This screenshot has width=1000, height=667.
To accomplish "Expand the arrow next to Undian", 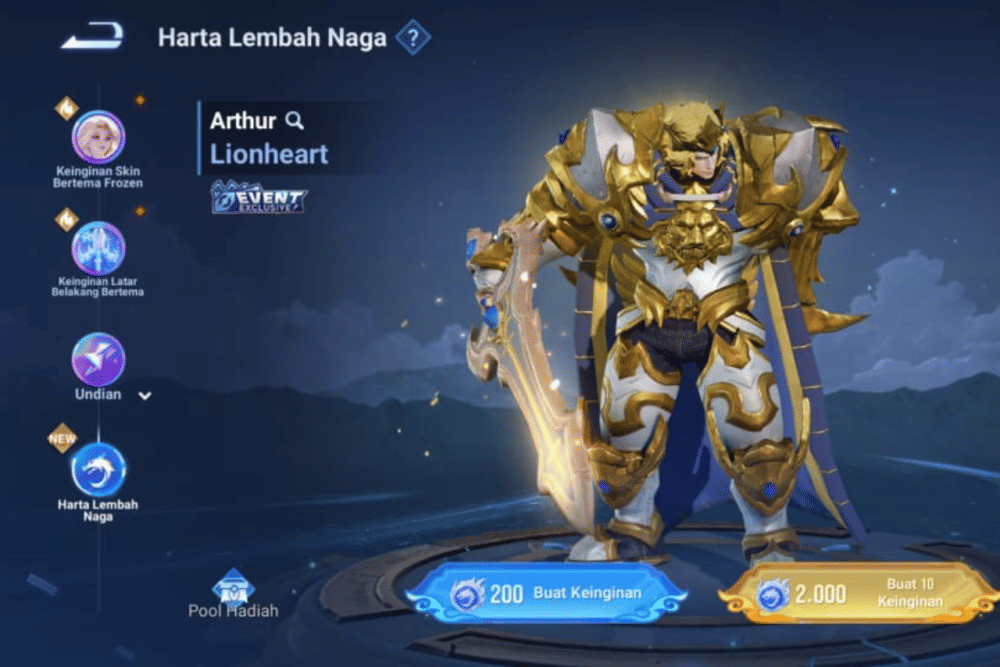I will coord(145,396).
